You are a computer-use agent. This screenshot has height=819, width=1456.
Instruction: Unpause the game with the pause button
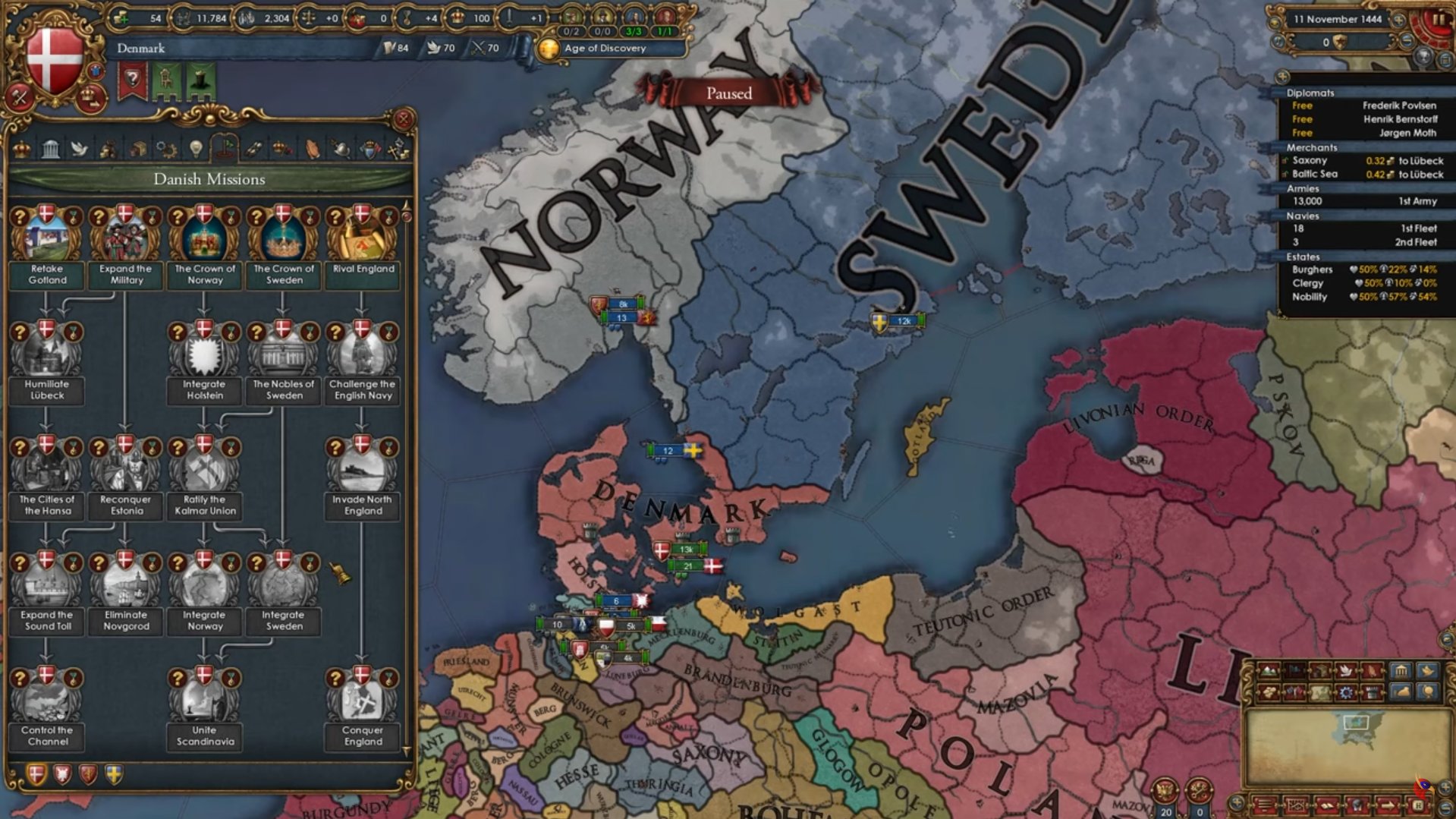pos(1439,20)
